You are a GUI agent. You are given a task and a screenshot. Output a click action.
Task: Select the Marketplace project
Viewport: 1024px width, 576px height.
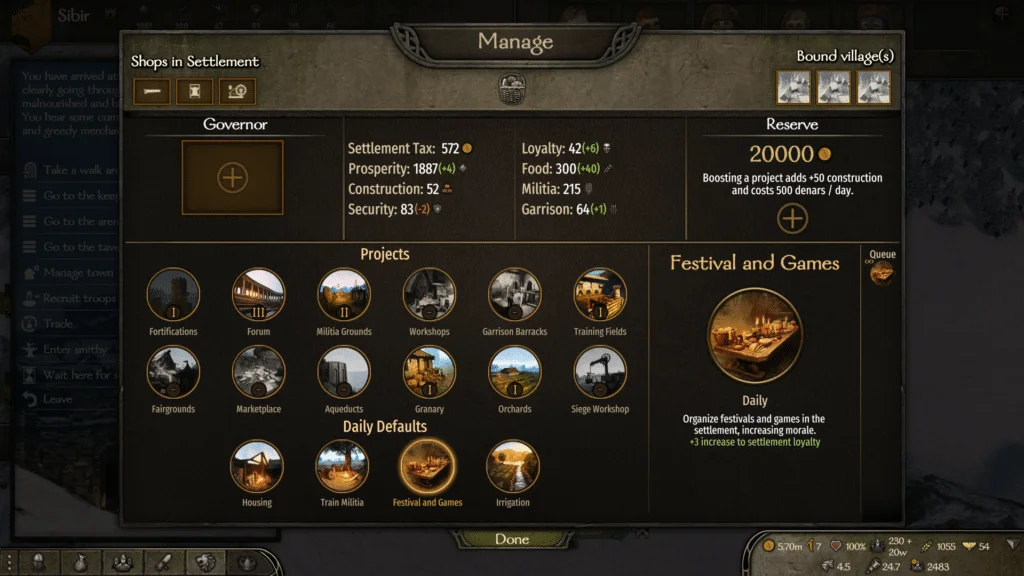click(258, 373)
